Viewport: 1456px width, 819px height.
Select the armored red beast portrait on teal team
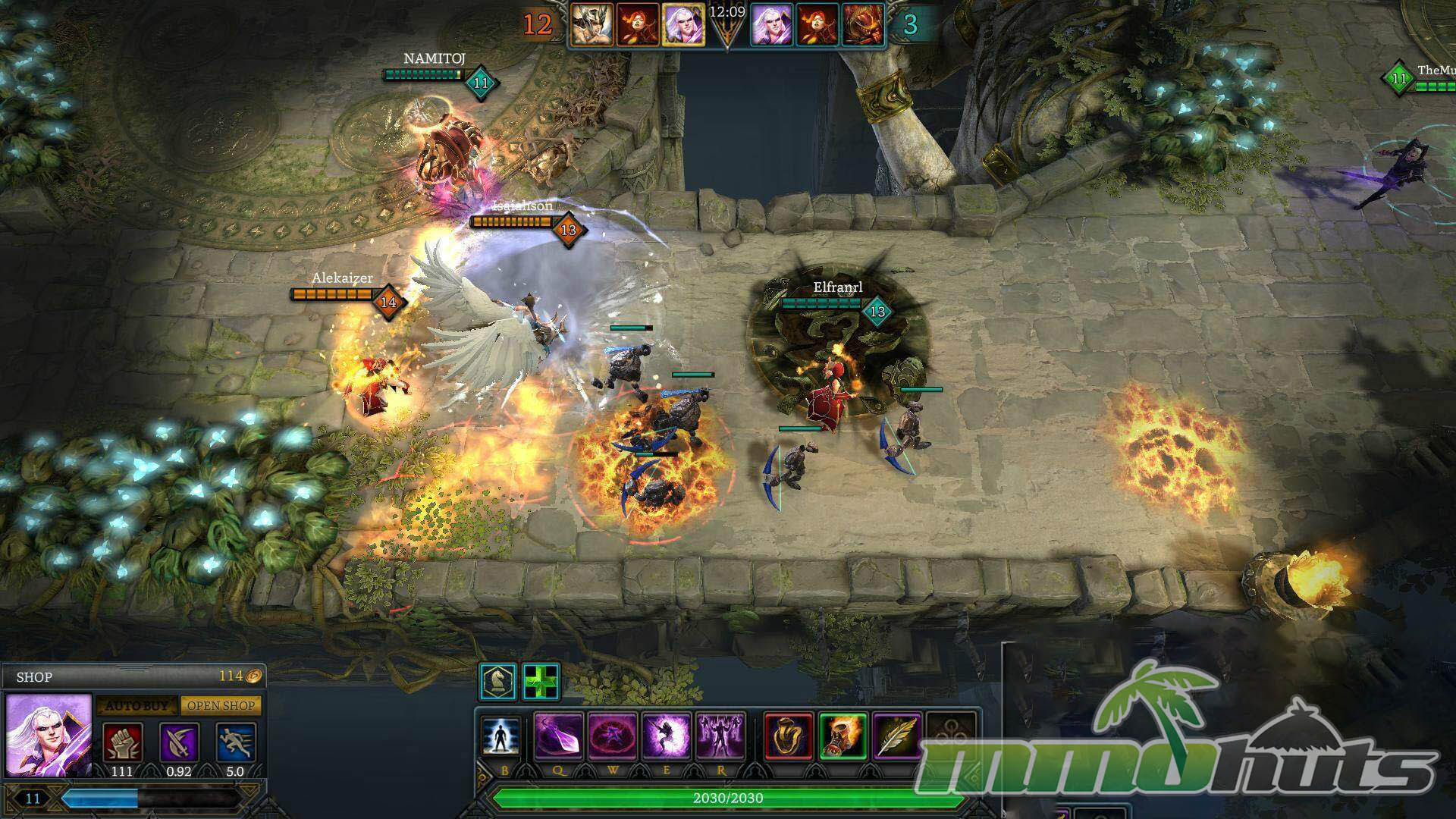(863, 24)
